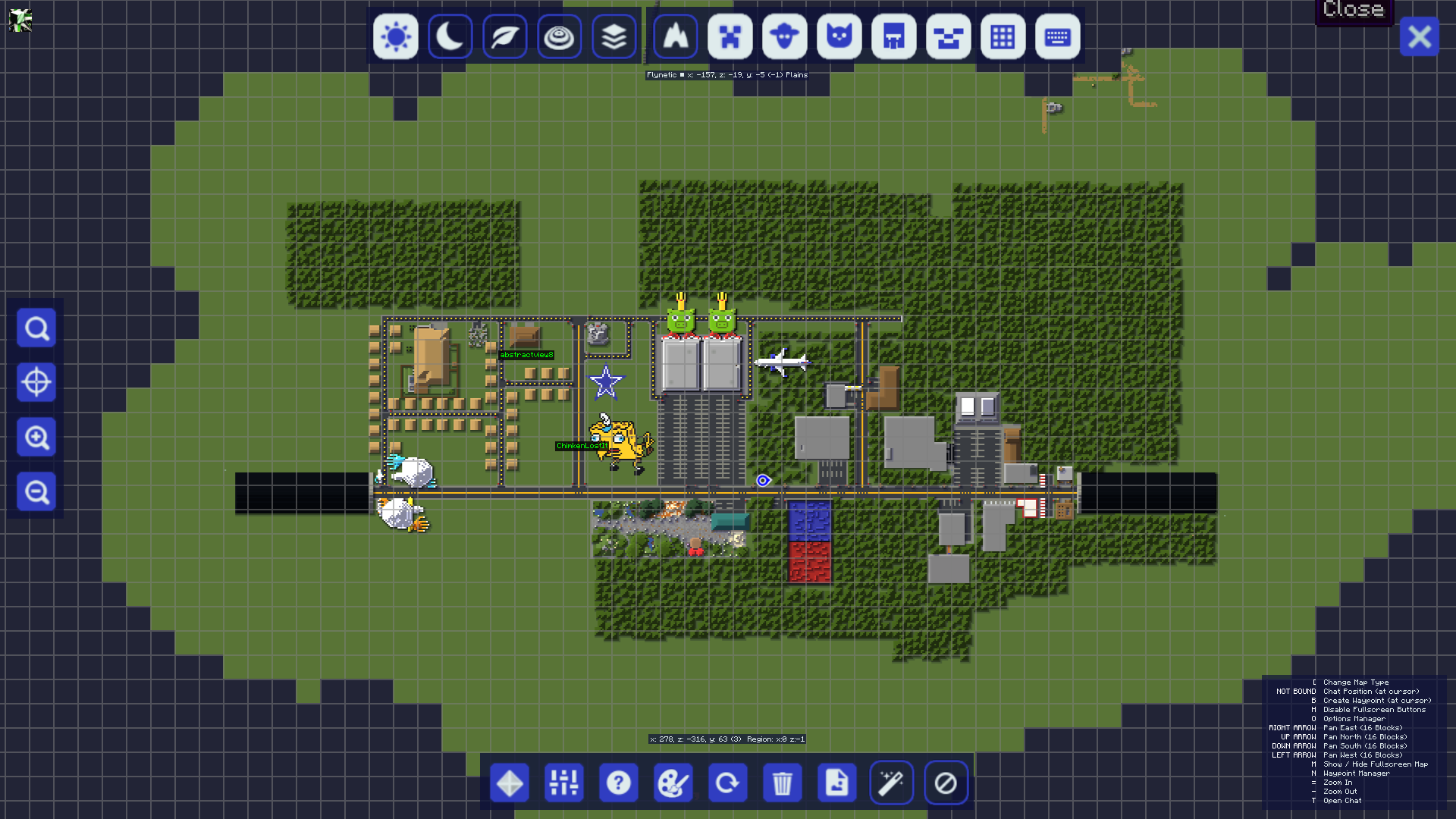
Task: Toggle pet display via cat icon
Action: [839, 36]
